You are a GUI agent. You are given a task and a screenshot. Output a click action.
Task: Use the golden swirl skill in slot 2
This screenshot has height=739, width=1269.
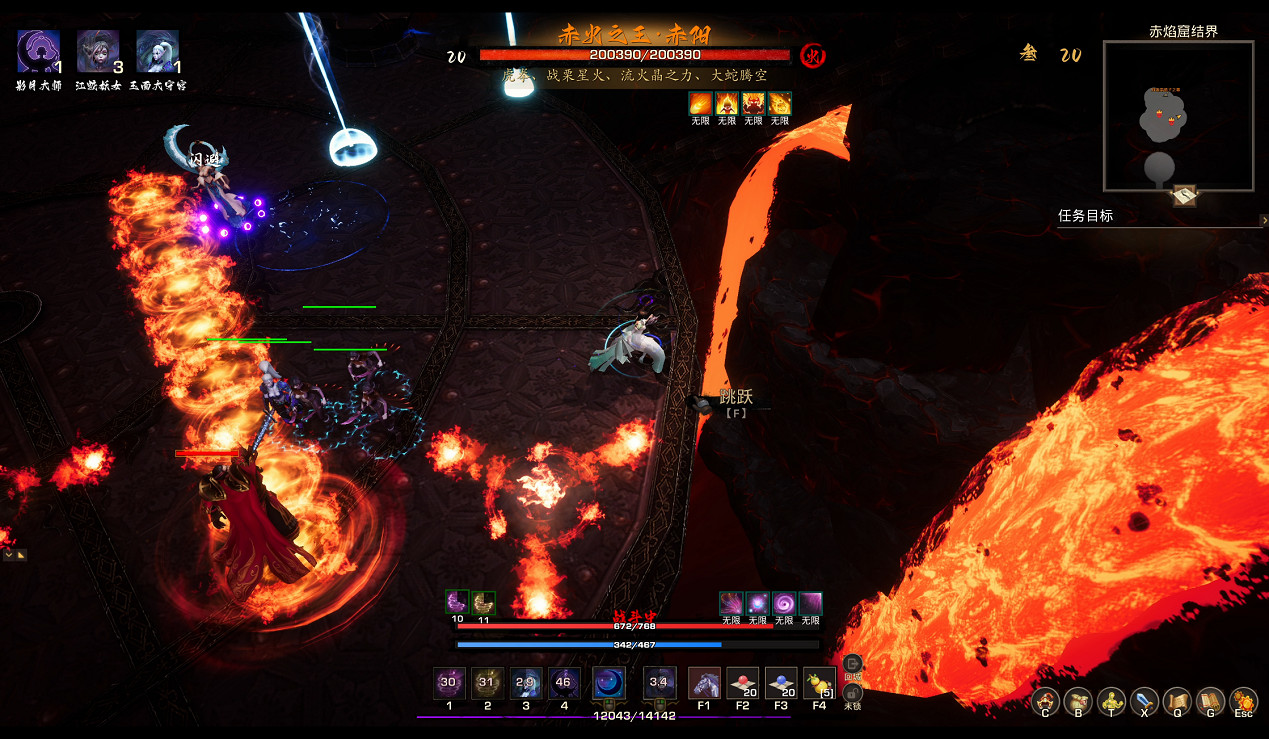(488, 683)
